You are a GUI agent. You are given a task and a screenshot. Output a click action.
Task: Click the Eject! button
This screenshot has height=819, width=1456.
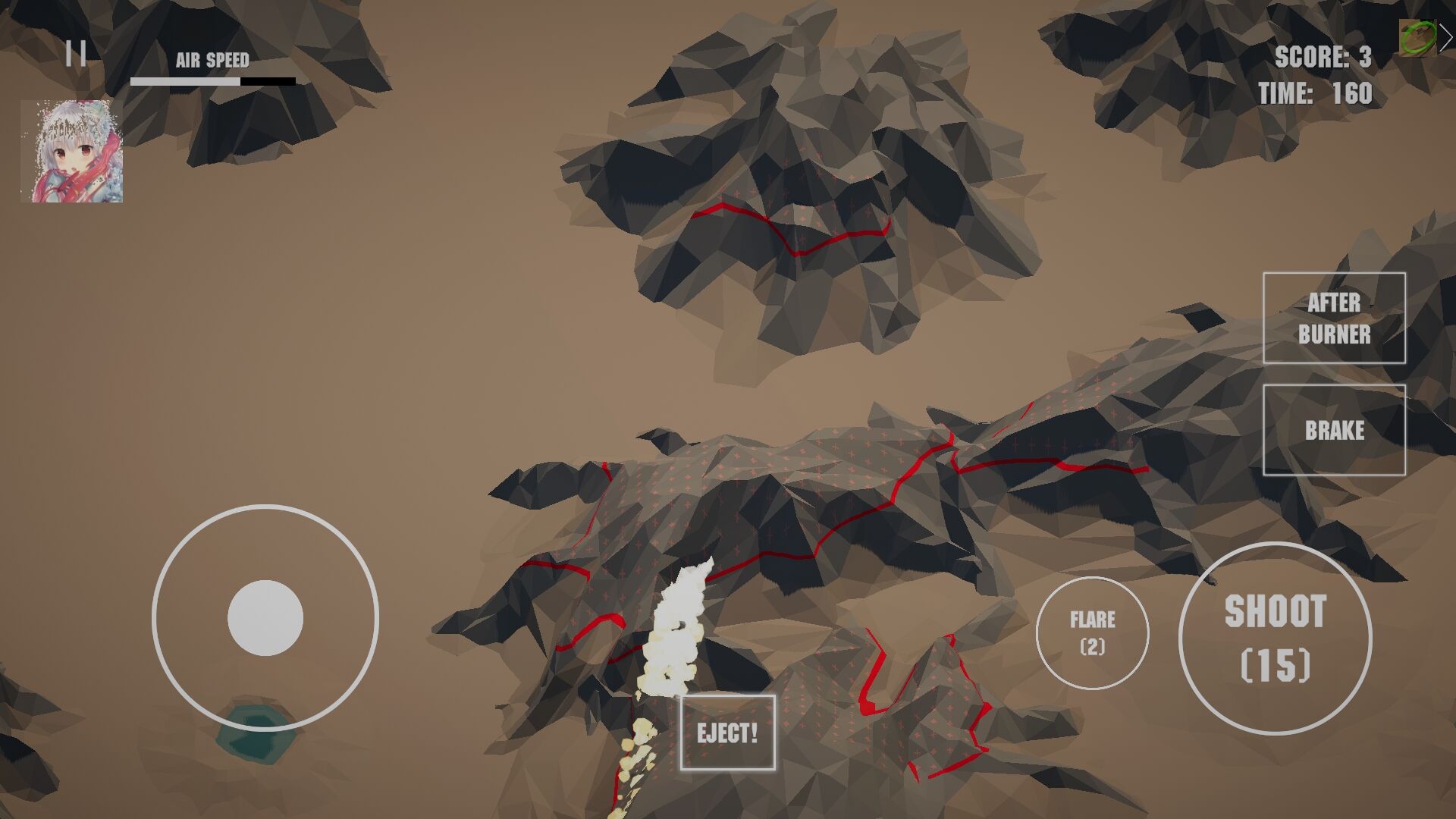pos(727,733)
